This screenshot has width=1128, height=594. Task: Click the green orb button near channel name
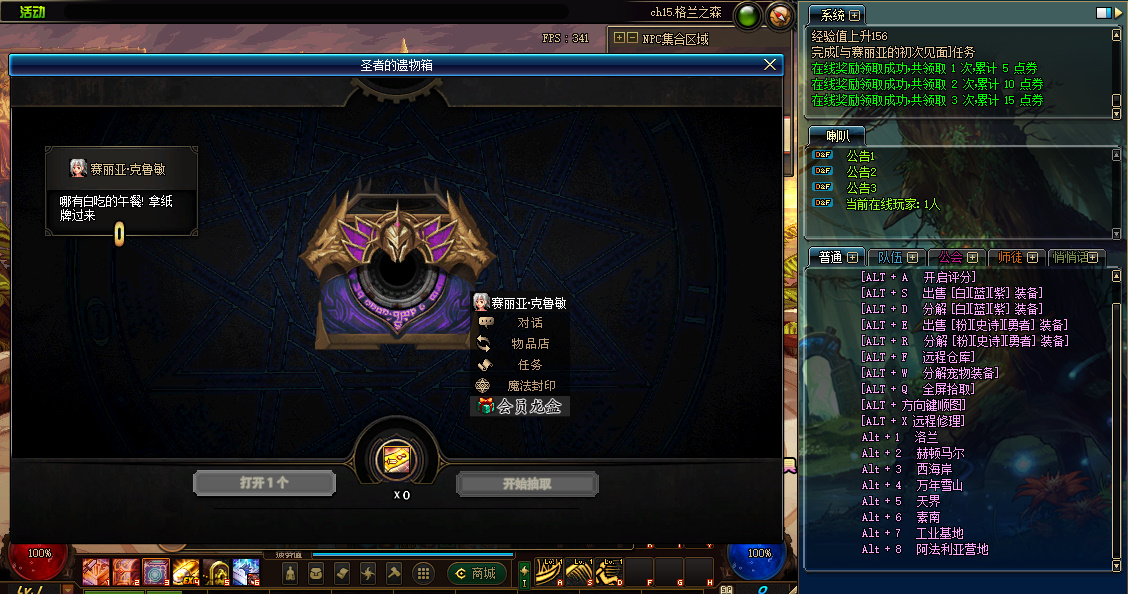point(747,16)
